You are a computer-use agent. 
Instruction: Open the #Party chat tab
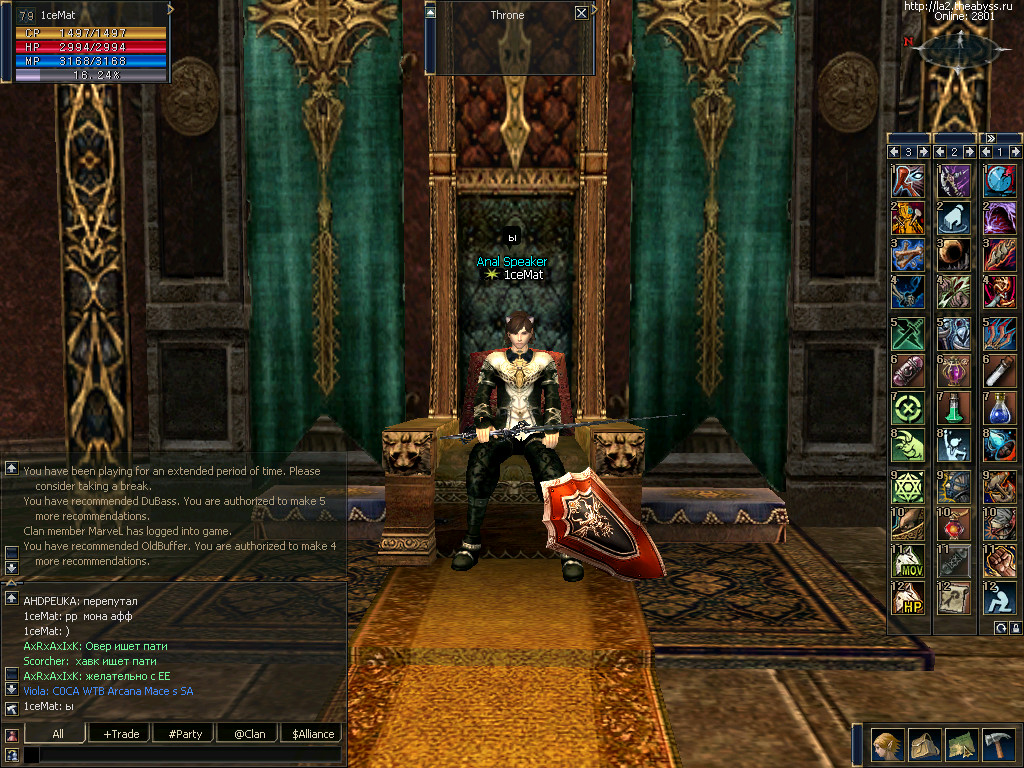click(x=184, y=734)
